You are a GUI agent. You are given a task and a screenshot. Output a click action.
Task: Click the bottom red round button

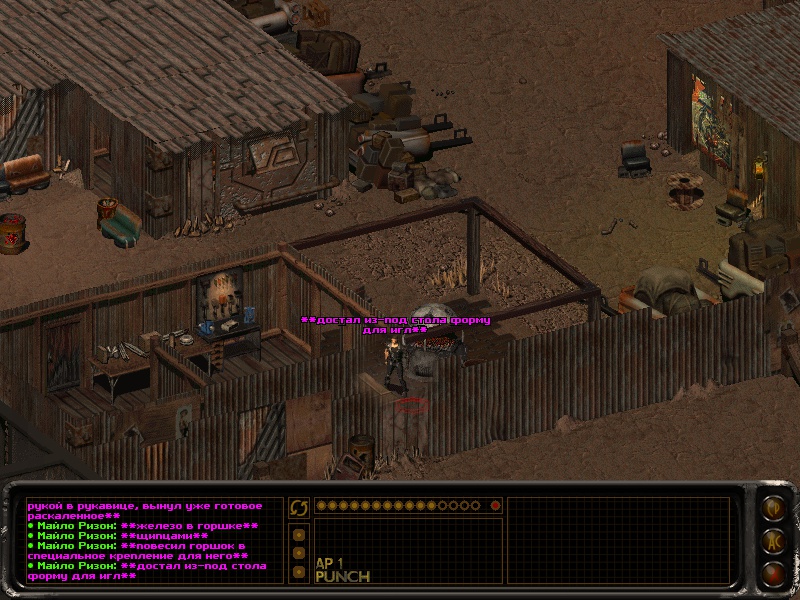[773, 573]
